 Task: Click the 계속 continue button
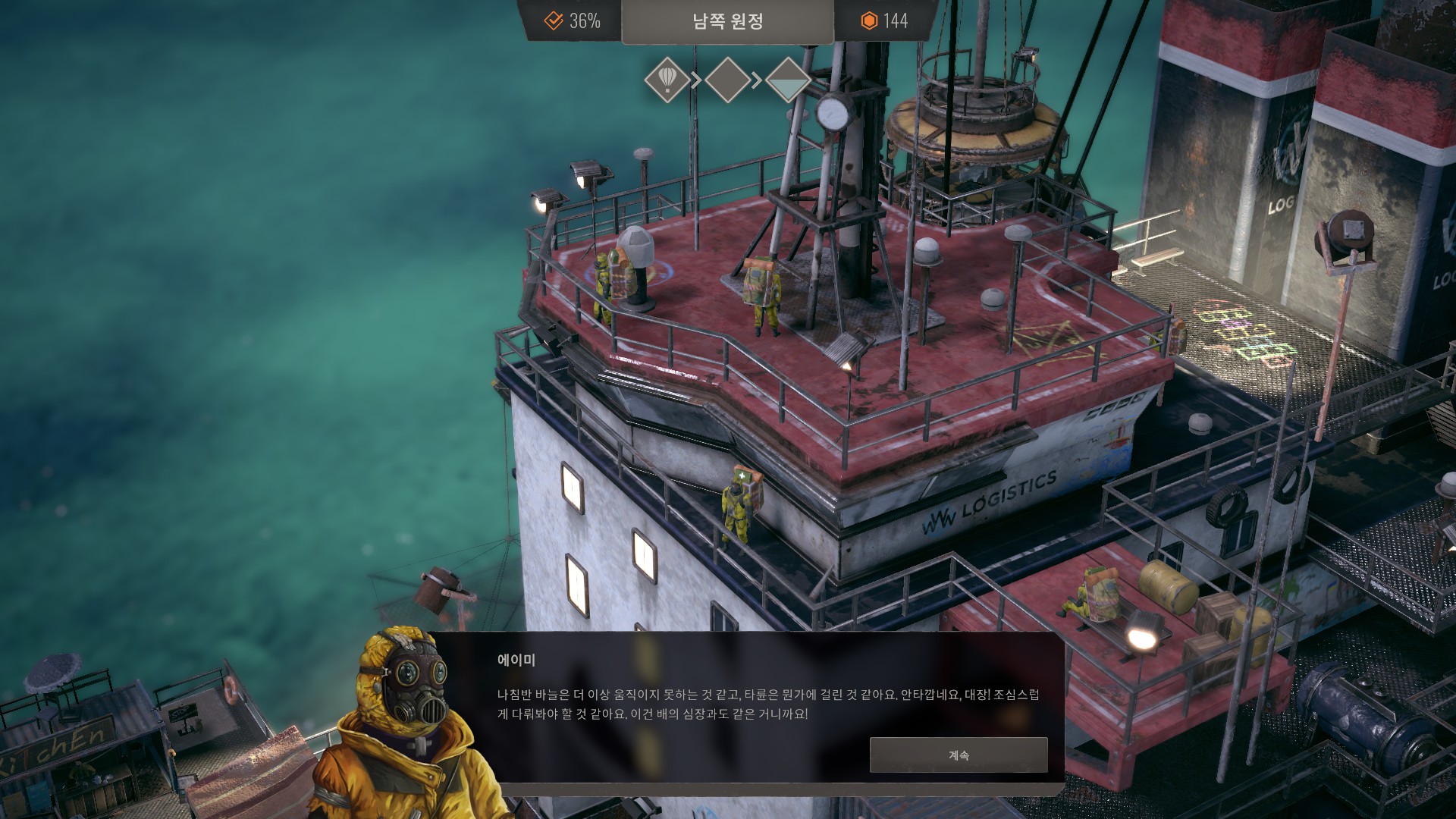[959, 755]
